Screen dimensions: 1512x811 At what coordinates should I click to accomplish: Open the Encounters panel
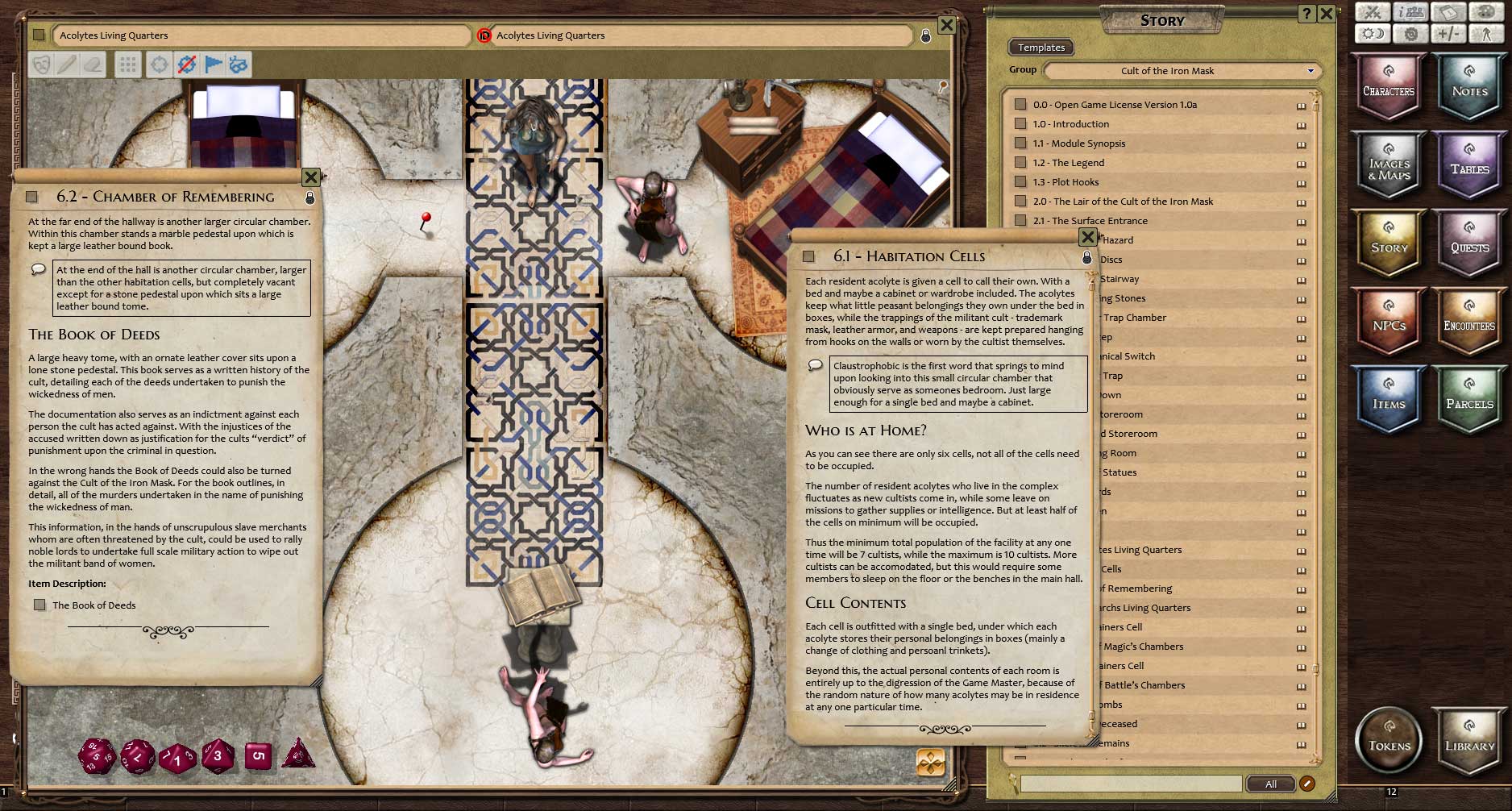point(1469,322)
